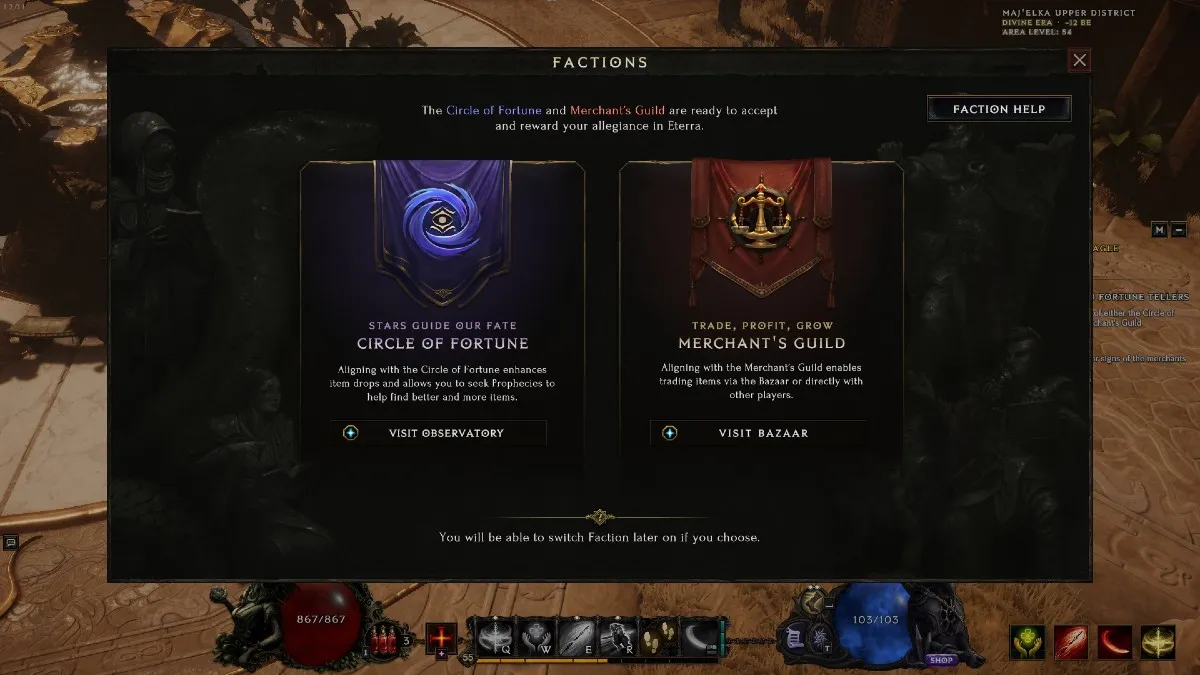Image resolution: width=1200 pixels, height=675 pixels.
Task: Select the footprints movement skill icon
Action: pyautogui.click(x=657, y=637)
